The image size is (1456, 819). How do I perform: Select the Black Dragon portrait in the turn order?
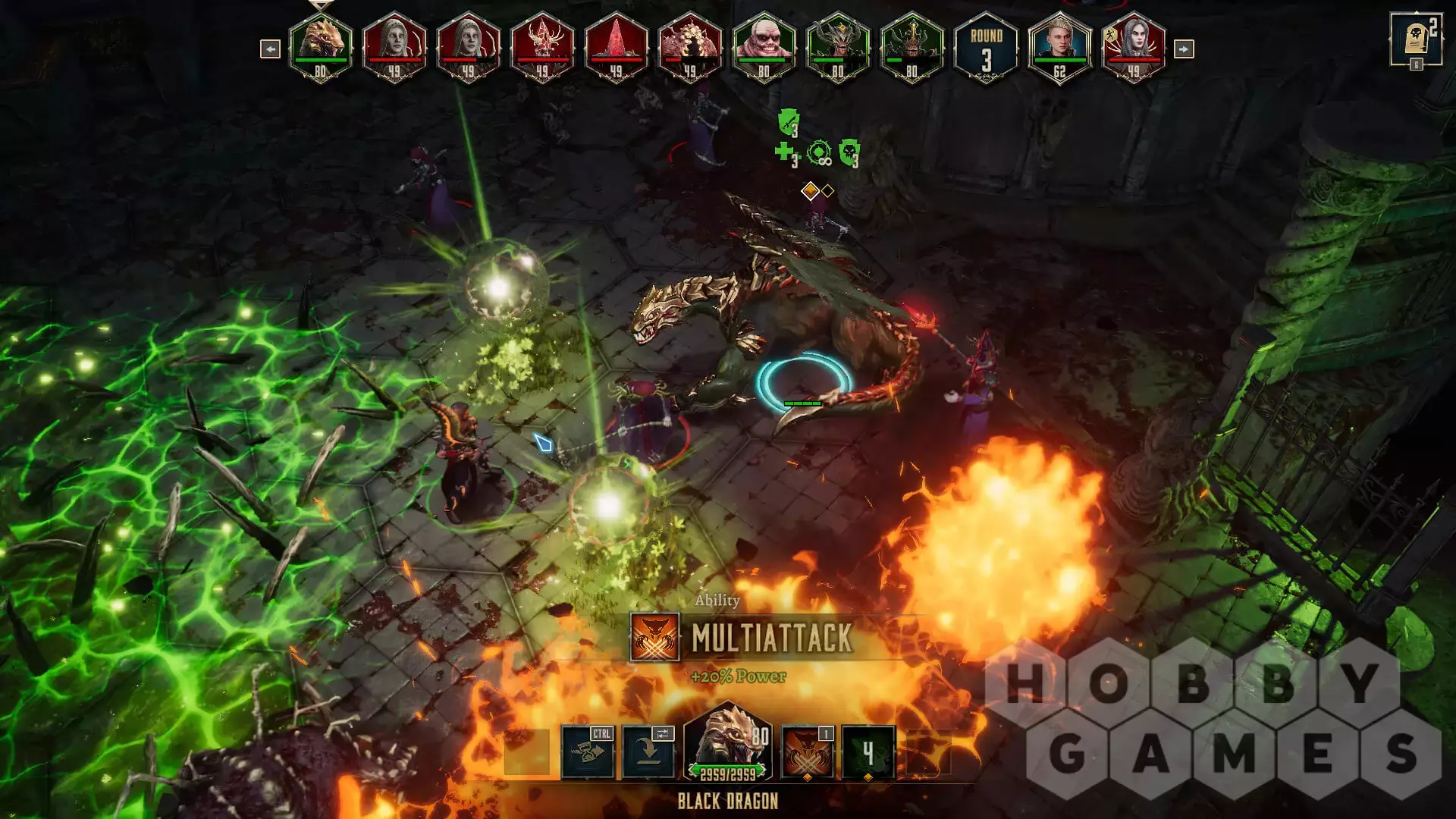pos(321,45)
